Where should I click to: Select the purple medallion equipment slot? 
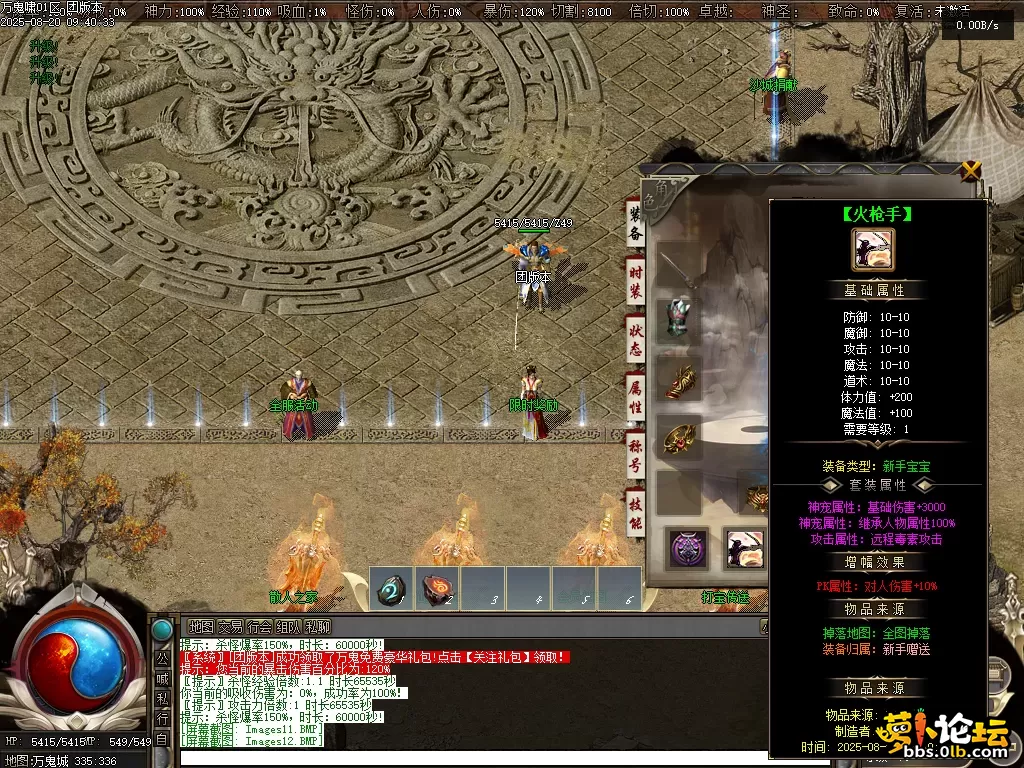(688, 549)
